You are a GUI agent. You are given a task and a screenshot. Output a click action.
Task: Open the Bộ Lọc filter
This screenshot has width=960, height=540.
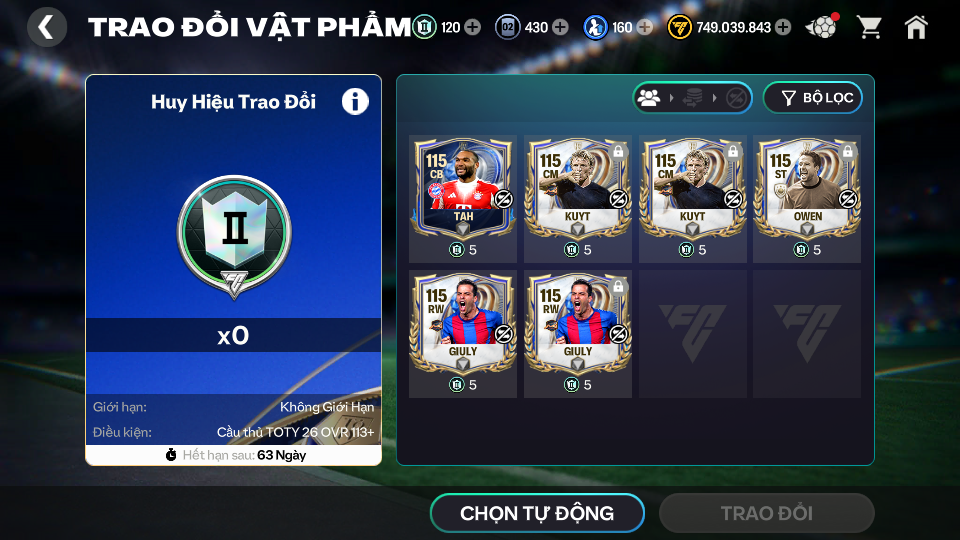coord(812,97)
